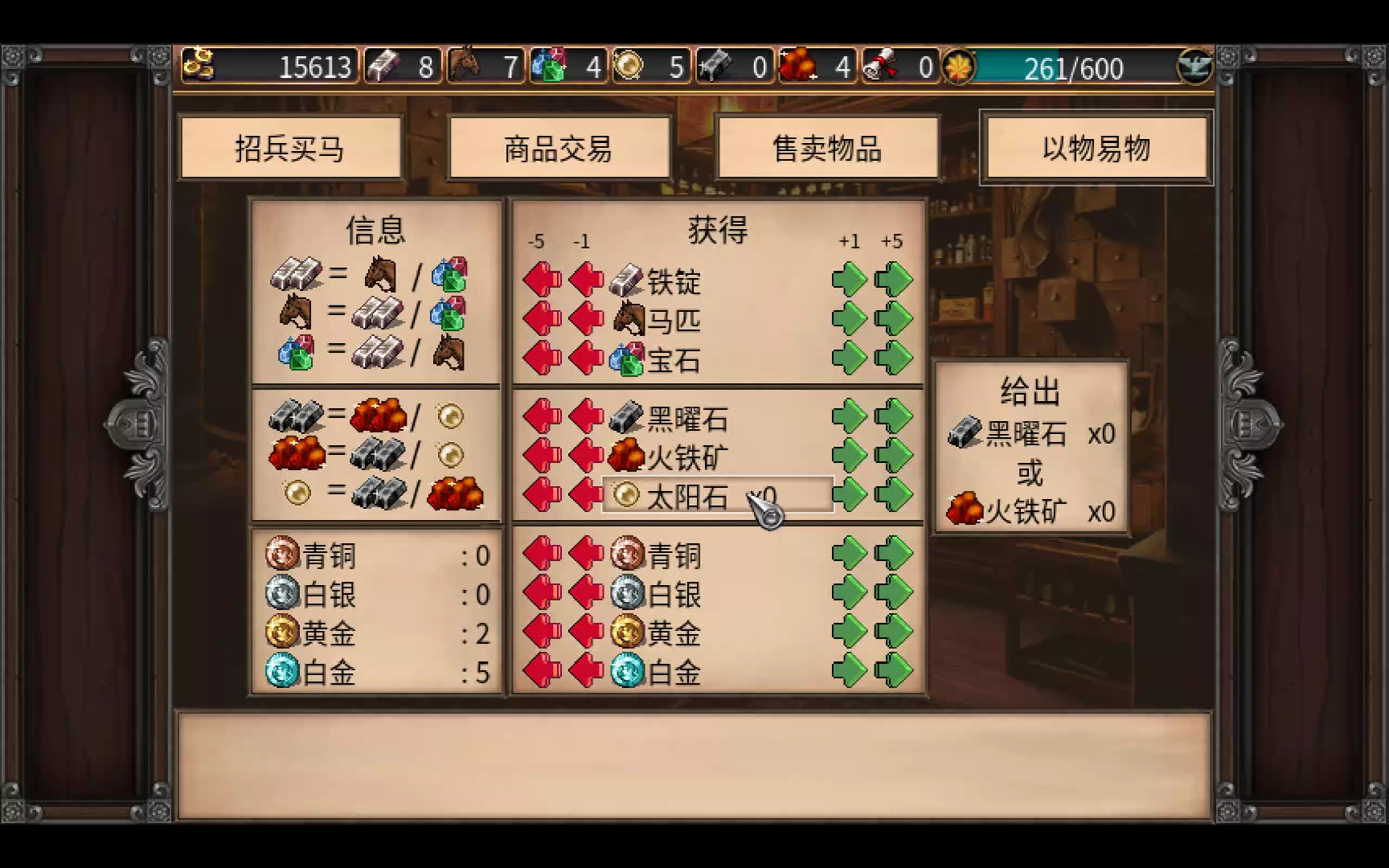
Task: Select the 以物易物 option
Action: tap(1096, 148)
